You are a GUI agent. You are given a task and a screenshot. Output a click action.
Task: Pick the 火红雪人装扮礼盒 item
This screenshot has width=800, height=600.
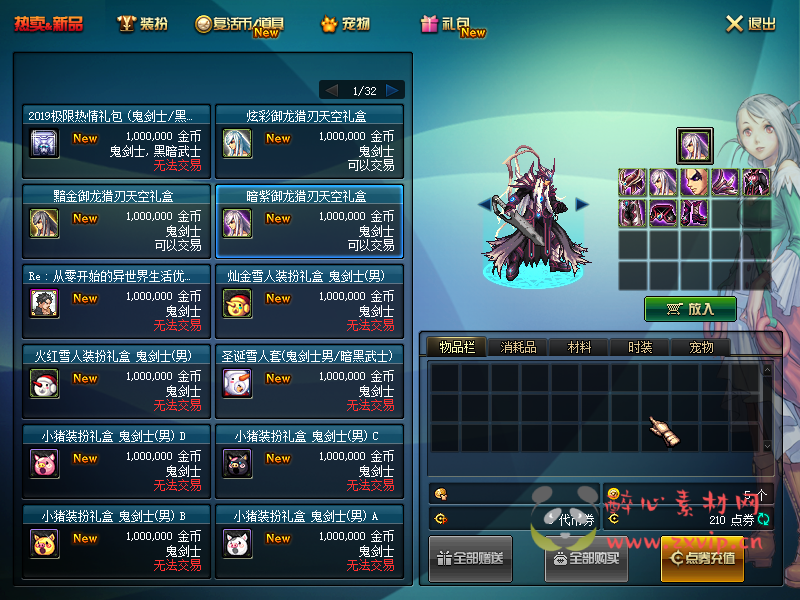[x=116, y=382]
